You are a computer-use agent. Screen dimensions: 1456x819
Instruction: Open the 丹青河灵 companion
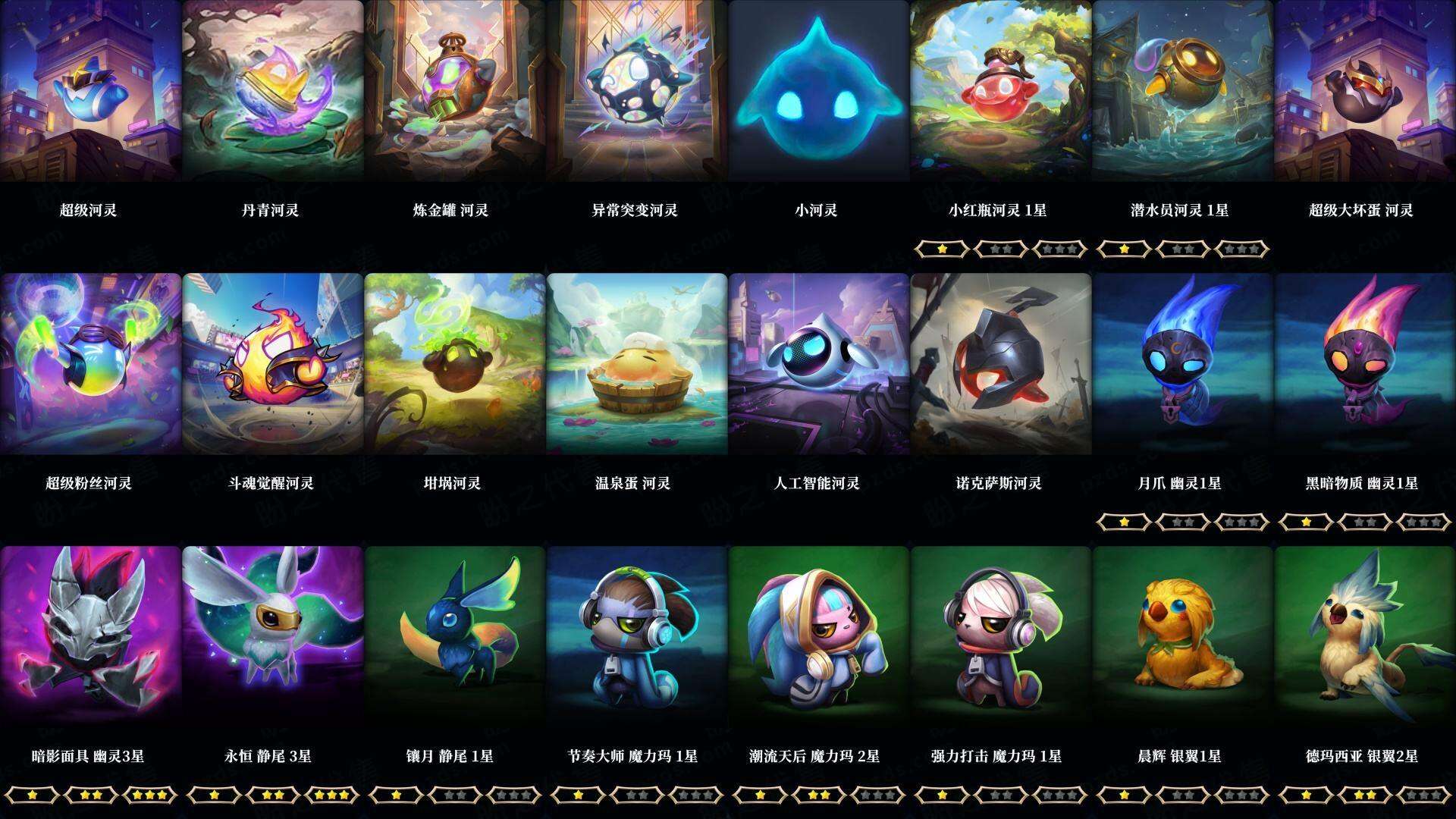point(273,91)
